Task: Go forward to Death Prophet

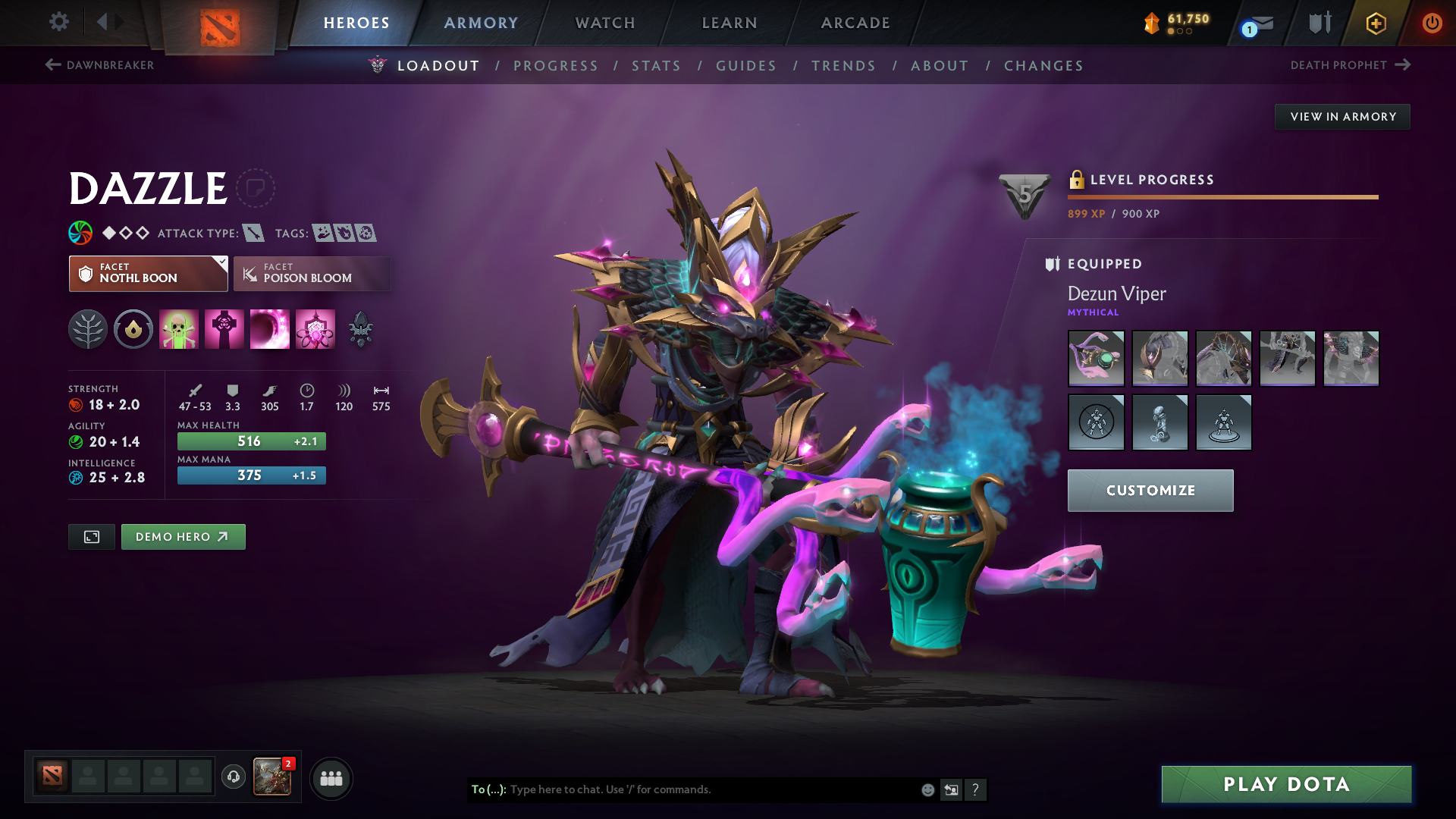Action: (x=1401, y=64)
